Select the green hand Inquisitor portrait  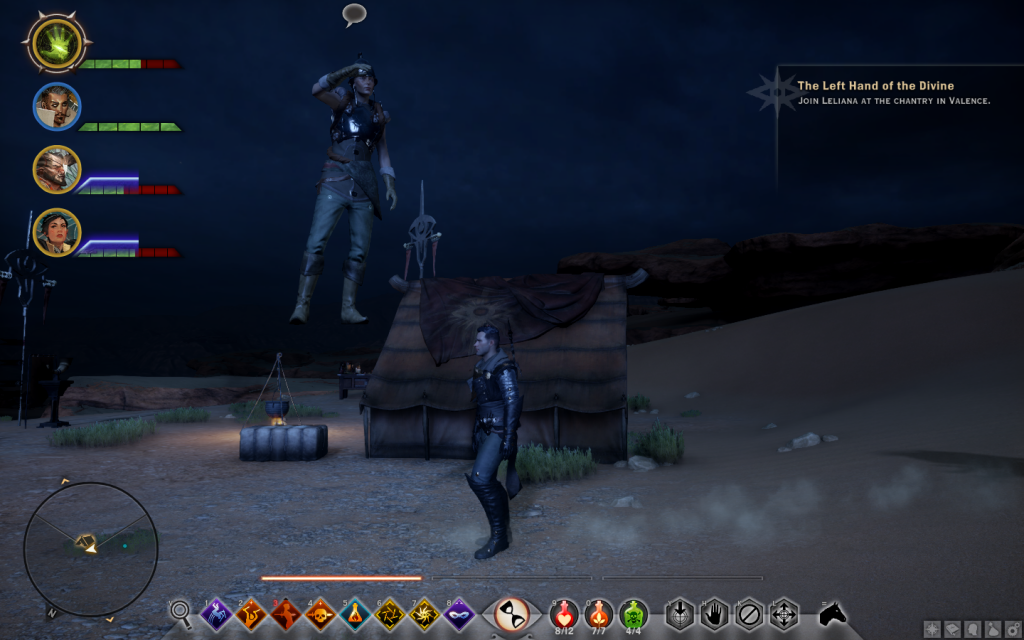point(58,43)
